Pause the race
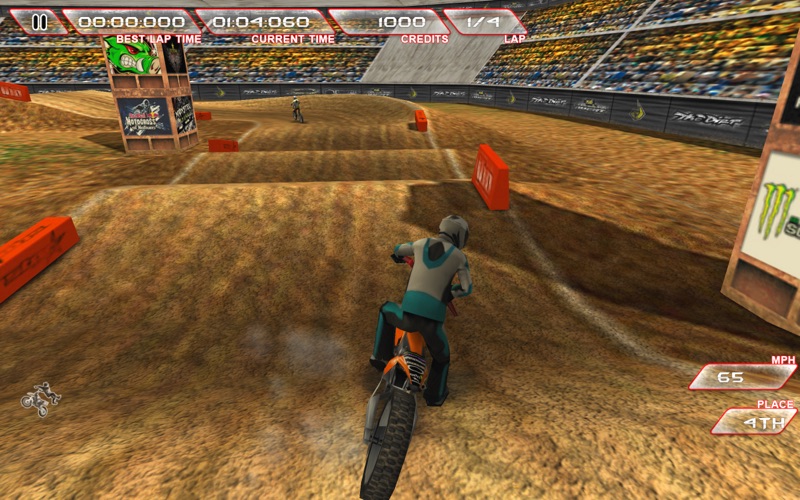Screen dimensions: 800x500 click(x=39, y=21)
